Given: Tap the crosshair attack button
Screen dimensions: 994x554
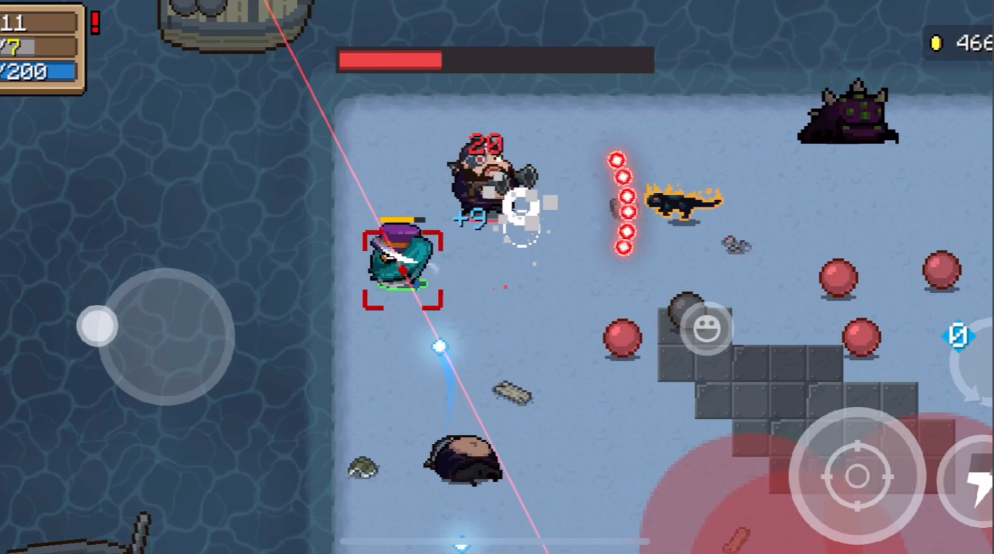Looking at the screenshot, I should 856,476.
